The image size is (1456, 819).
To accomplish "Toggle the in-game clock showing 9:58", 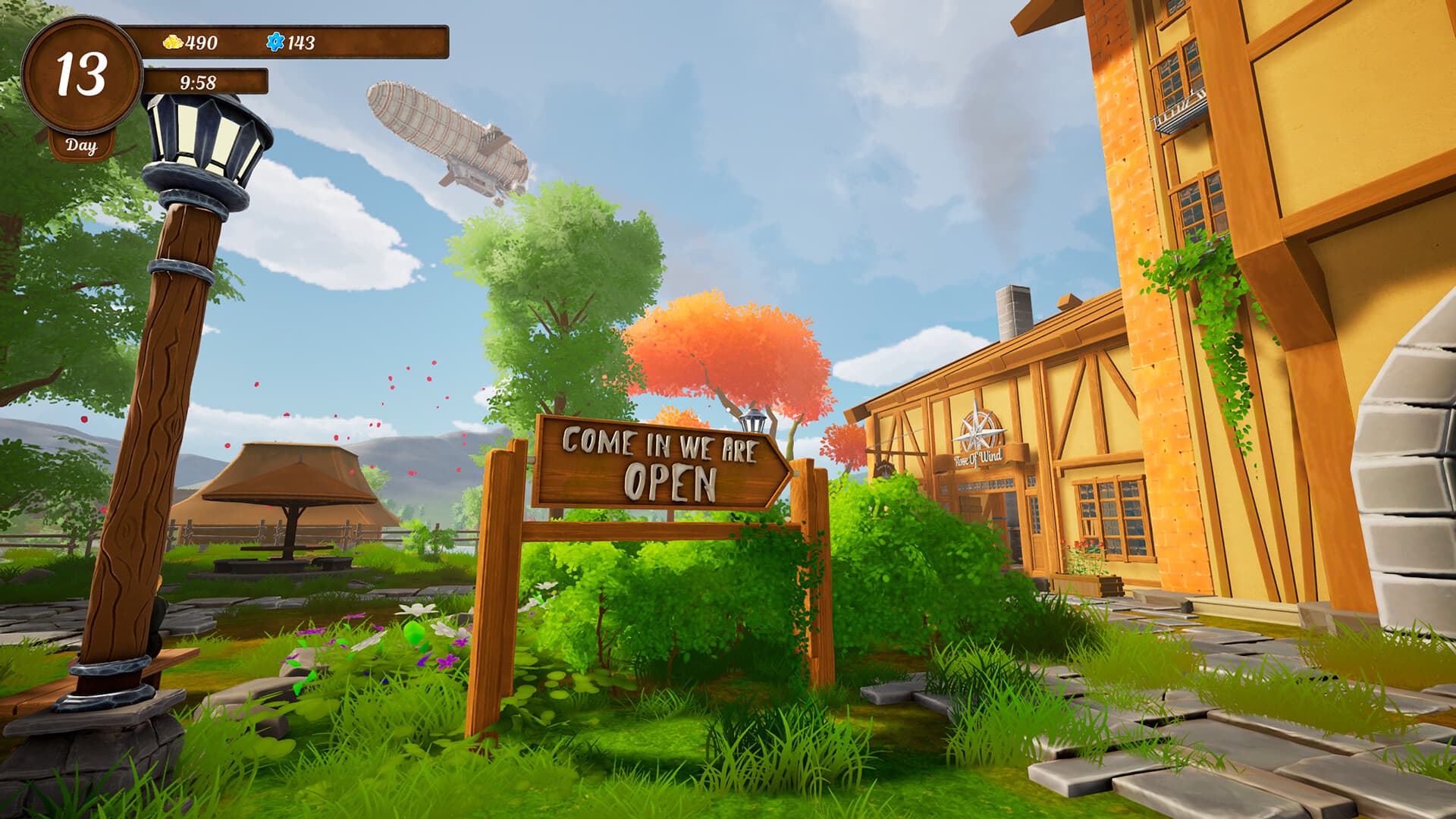I will click(x=199, y=83).
